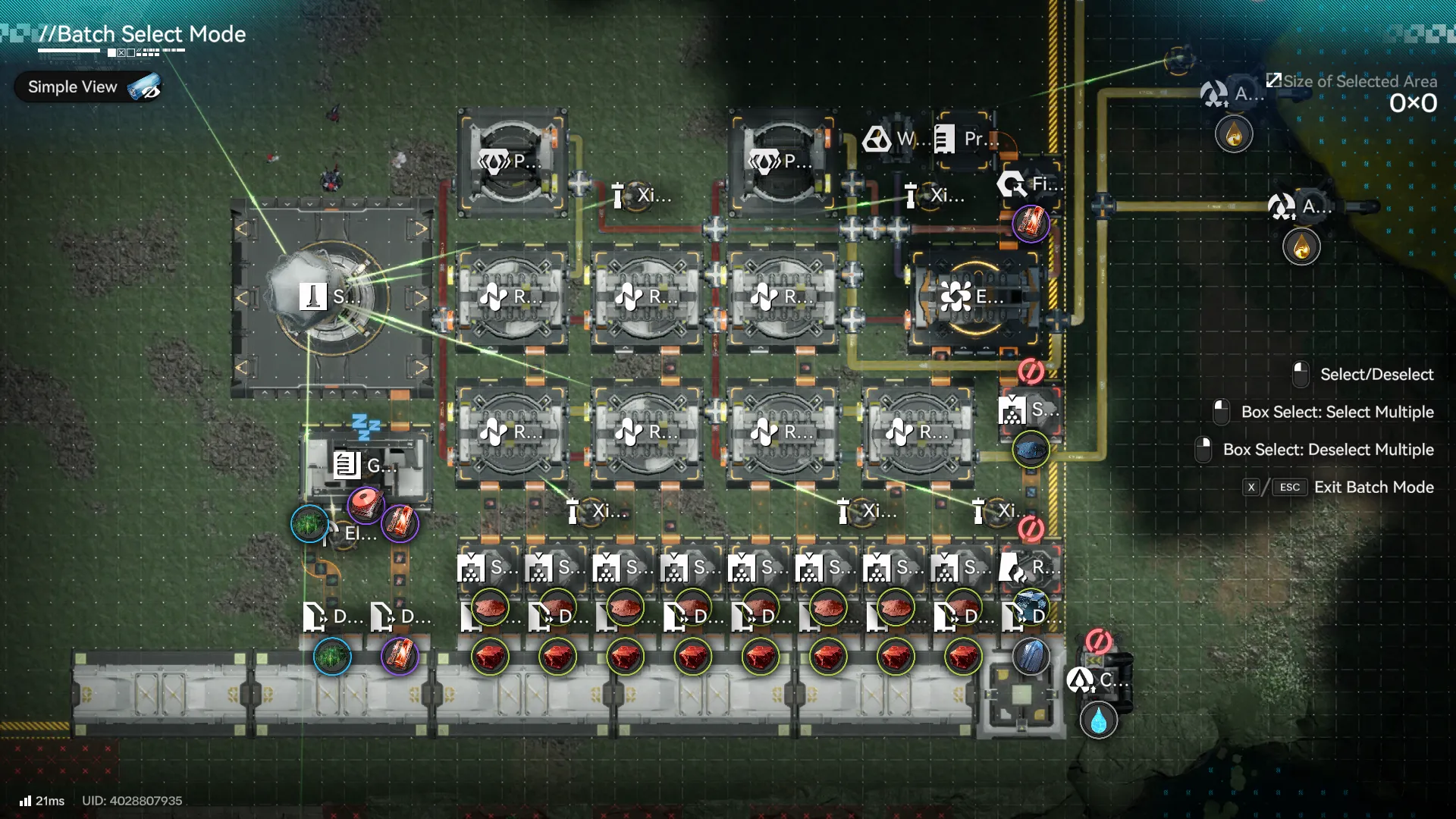Select the Filter building icon near top right

(1012, 184)
